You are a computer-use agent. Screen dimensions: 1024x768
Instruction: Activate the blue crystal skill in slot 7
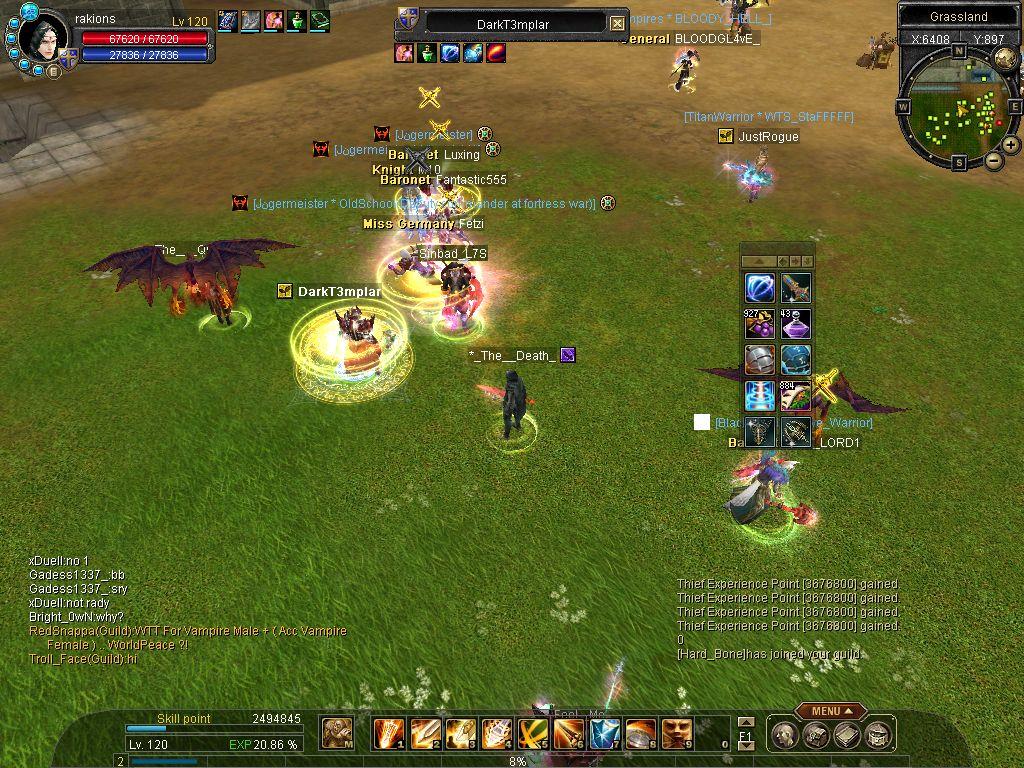pyautogui.click(x=605, y=734)
